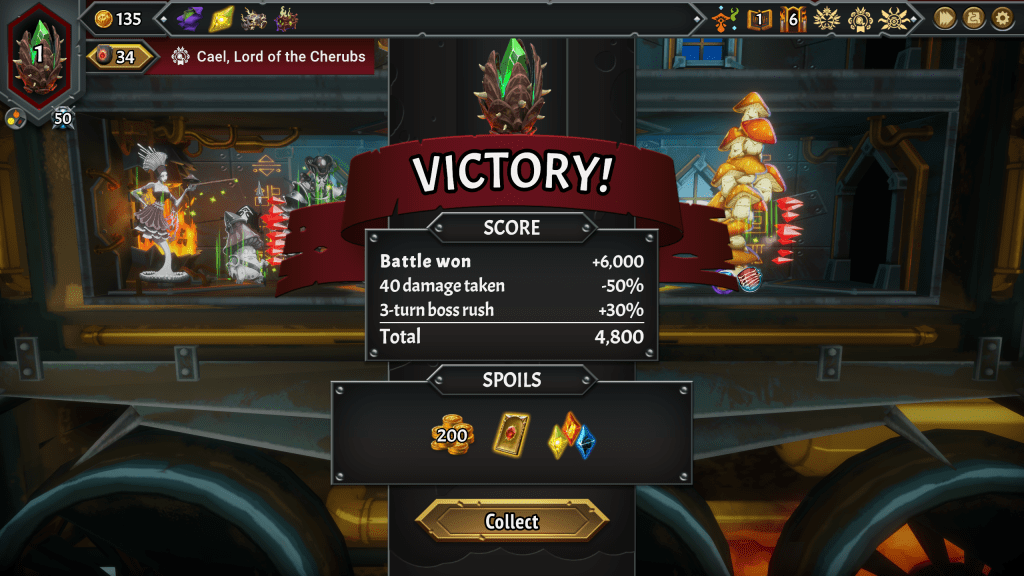Inspect the gold card pack spoil
The width and height of the screenshot is (1024, 576).
(x=511, y=435)
